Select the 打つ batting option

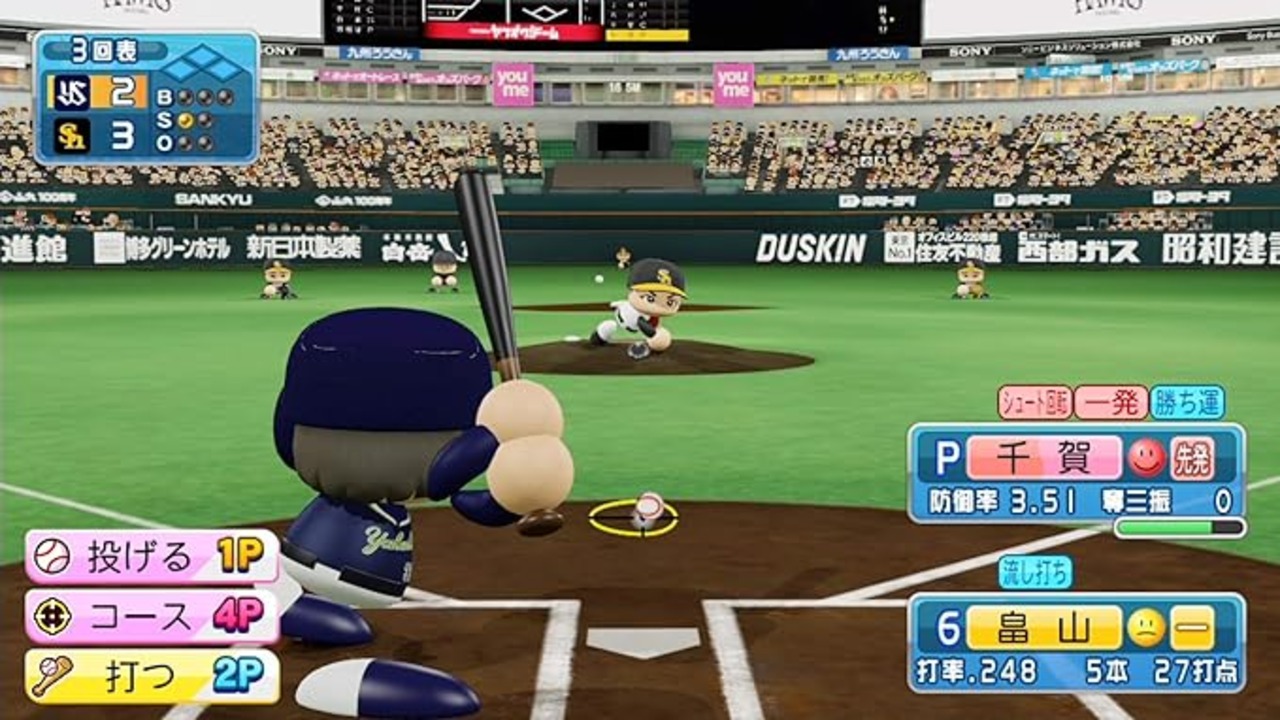(x=152, y=676)
